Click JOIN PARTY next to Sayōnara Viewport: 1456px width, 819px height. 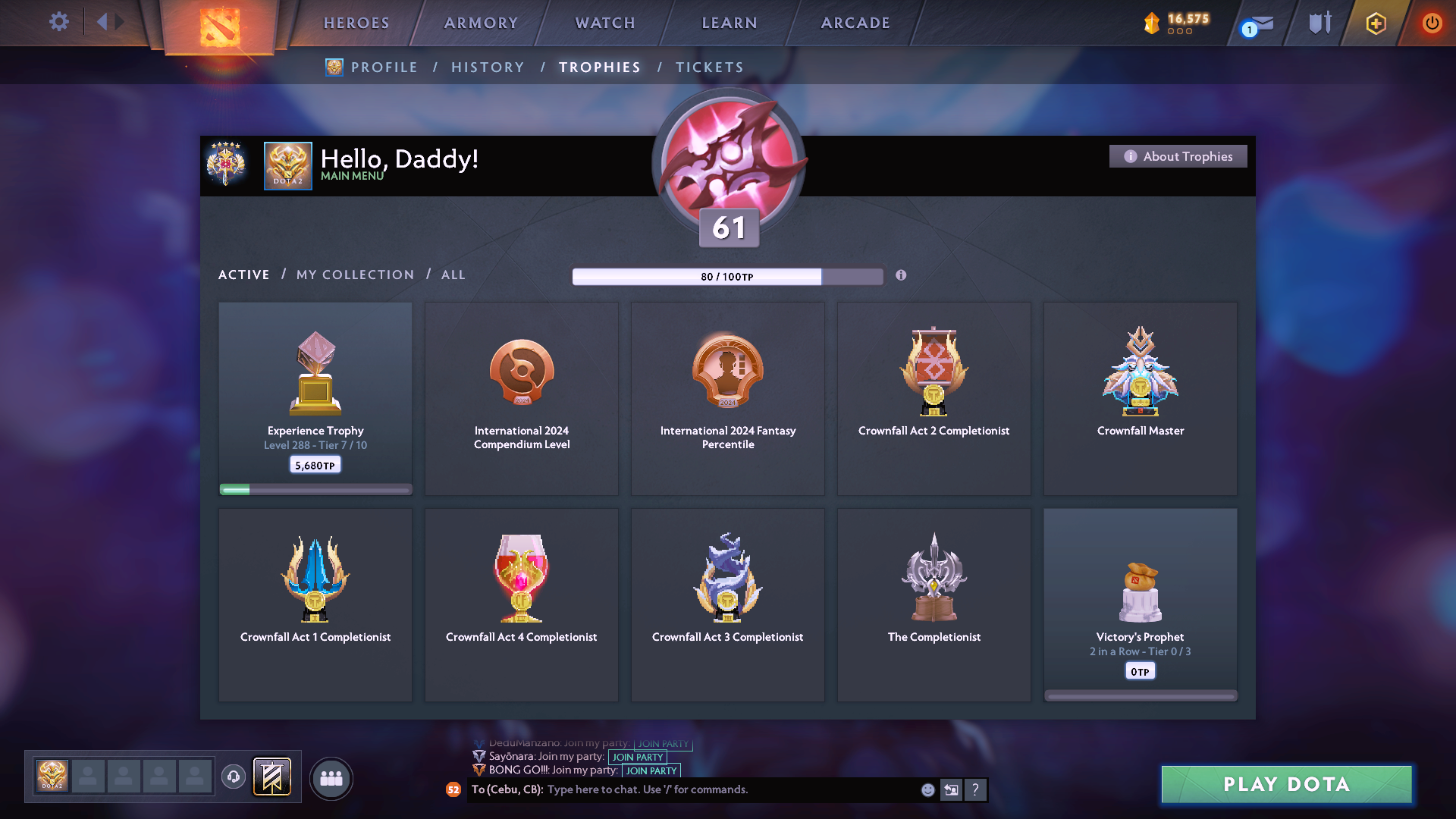[637, 757]
